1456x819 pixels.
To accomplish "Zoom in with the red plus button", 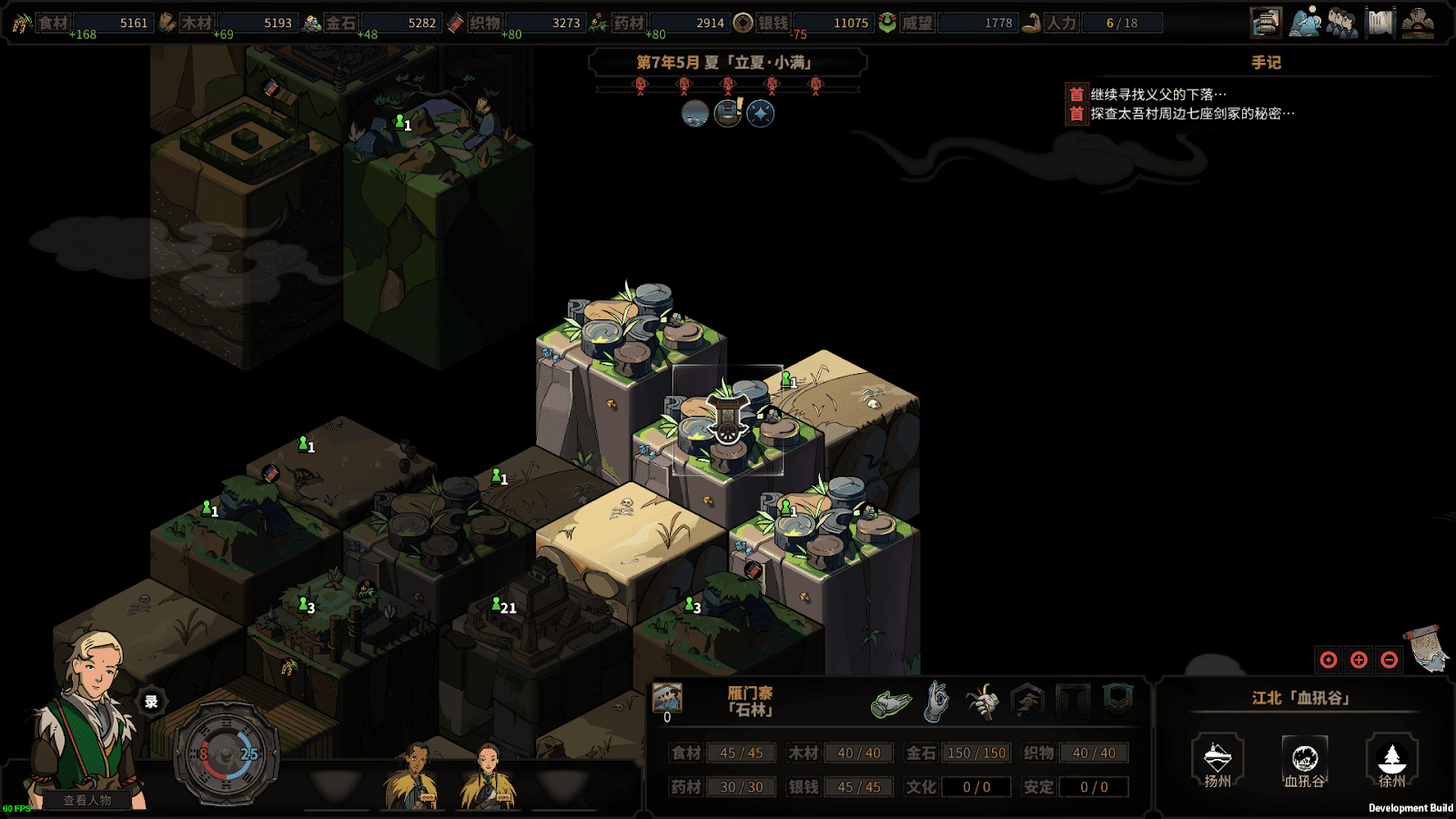I will [x=1359, y=660].
